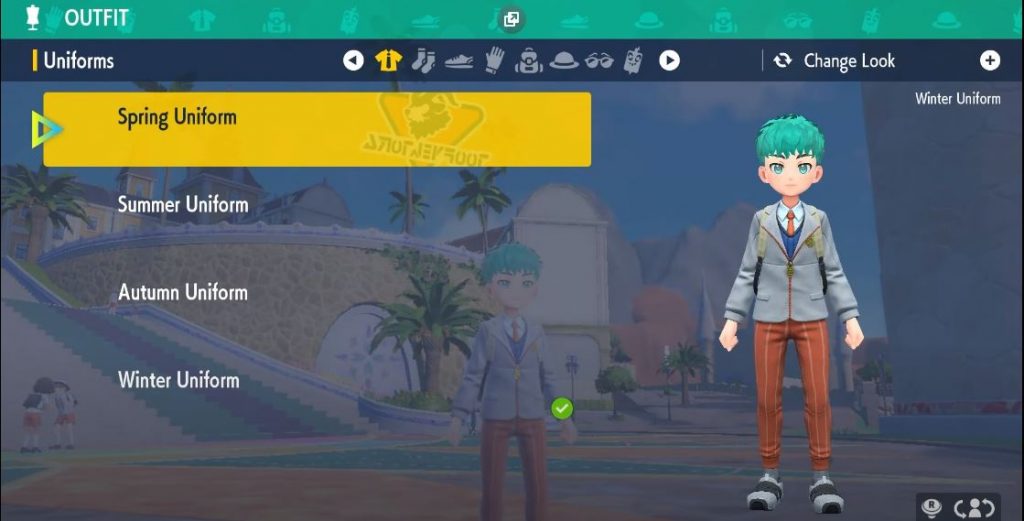Open the gloves category tab

tap(494, 61)
